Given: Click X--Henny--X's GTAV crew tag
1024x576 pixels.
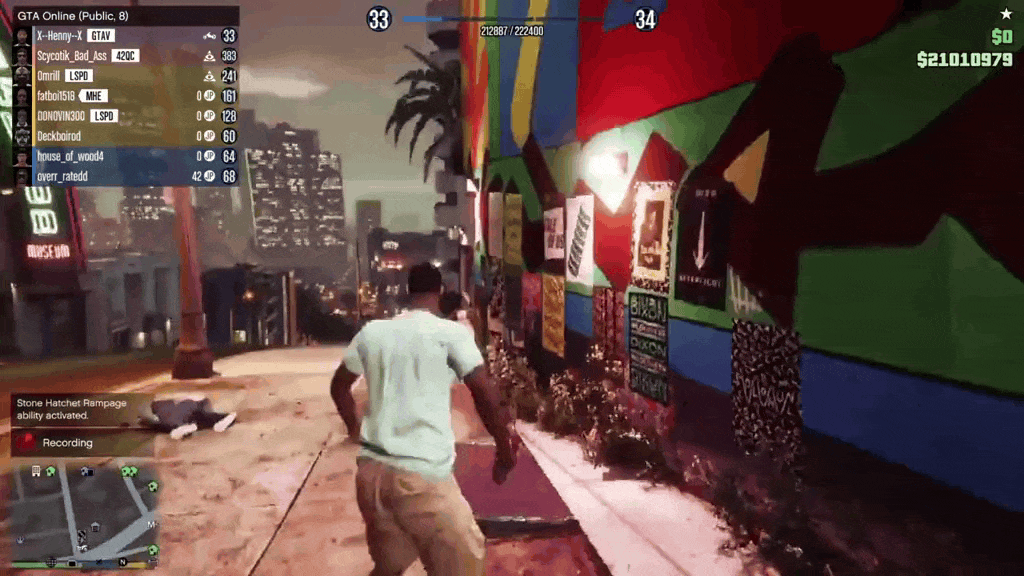Looking at the screenshot, I should pos(101,36).
